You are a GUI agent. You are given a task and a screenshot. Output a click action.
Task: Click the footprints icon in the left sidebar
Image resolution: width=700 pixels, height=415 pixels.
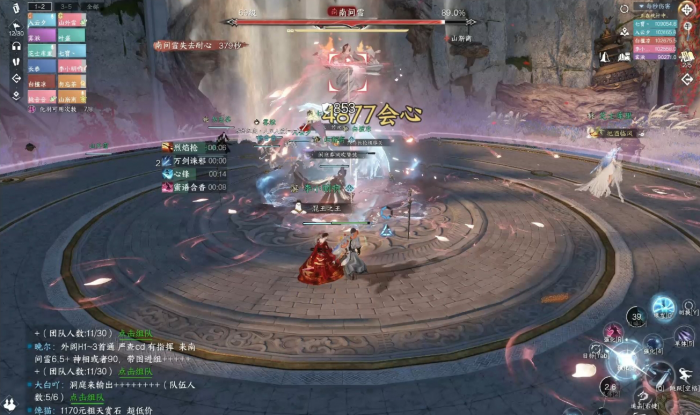16,61
